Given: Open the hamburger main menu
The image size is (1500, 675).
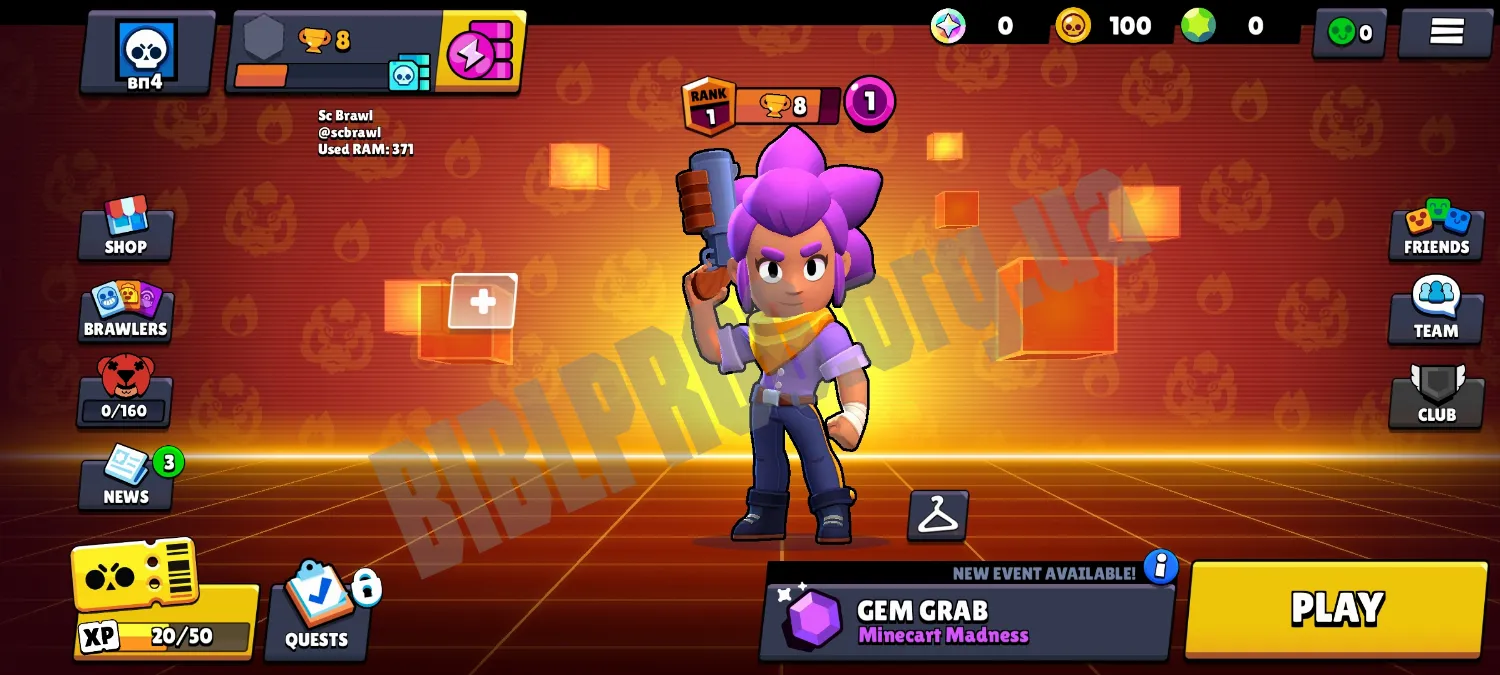Looking at the screenshot, I should tap(1446, 32).
